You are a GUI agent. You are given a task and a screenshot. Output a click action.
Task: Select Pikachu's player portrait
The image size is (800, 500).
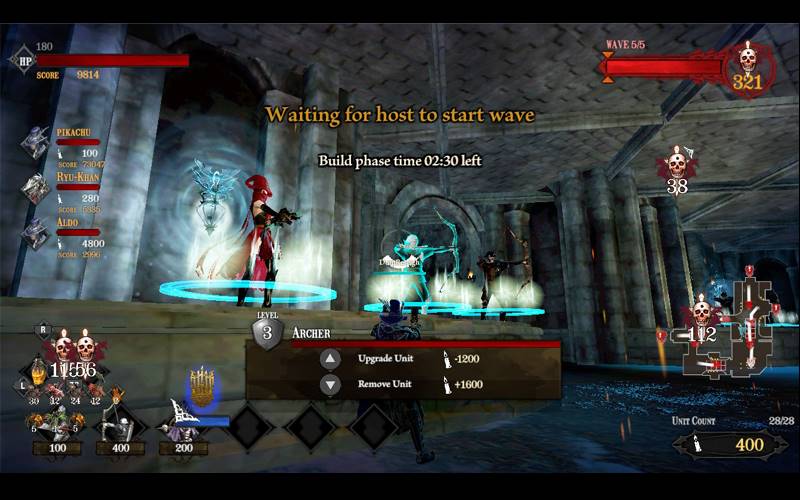tap(37, 143)
